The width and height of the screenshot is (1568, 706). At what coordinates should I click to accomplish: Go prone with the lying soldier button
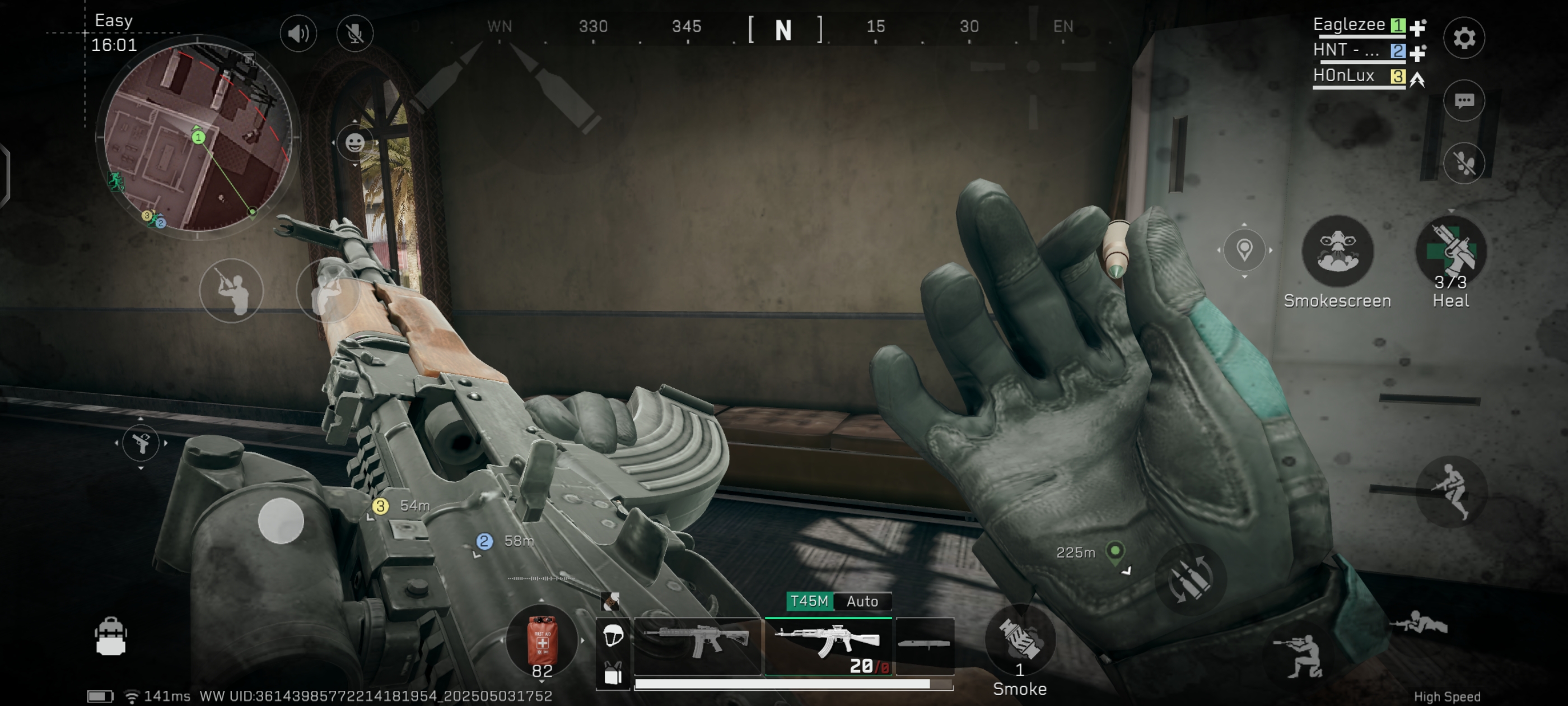1418,624
